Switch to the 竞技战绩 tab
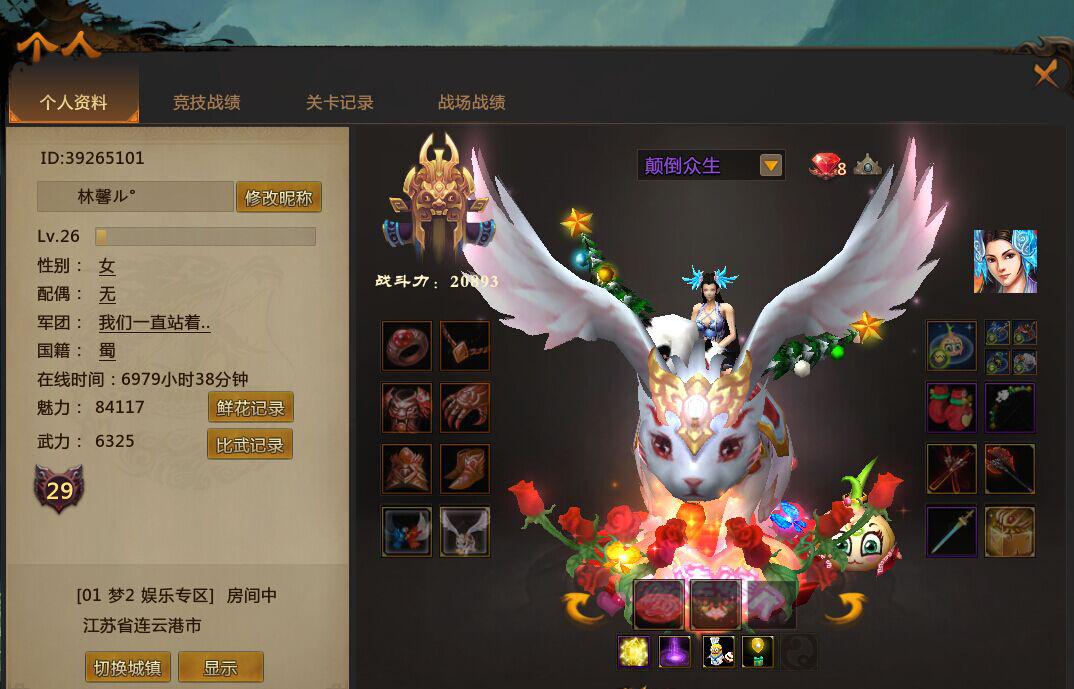Image resolution: width=1074 pixels, height=689 pixels. click(206, 102)
